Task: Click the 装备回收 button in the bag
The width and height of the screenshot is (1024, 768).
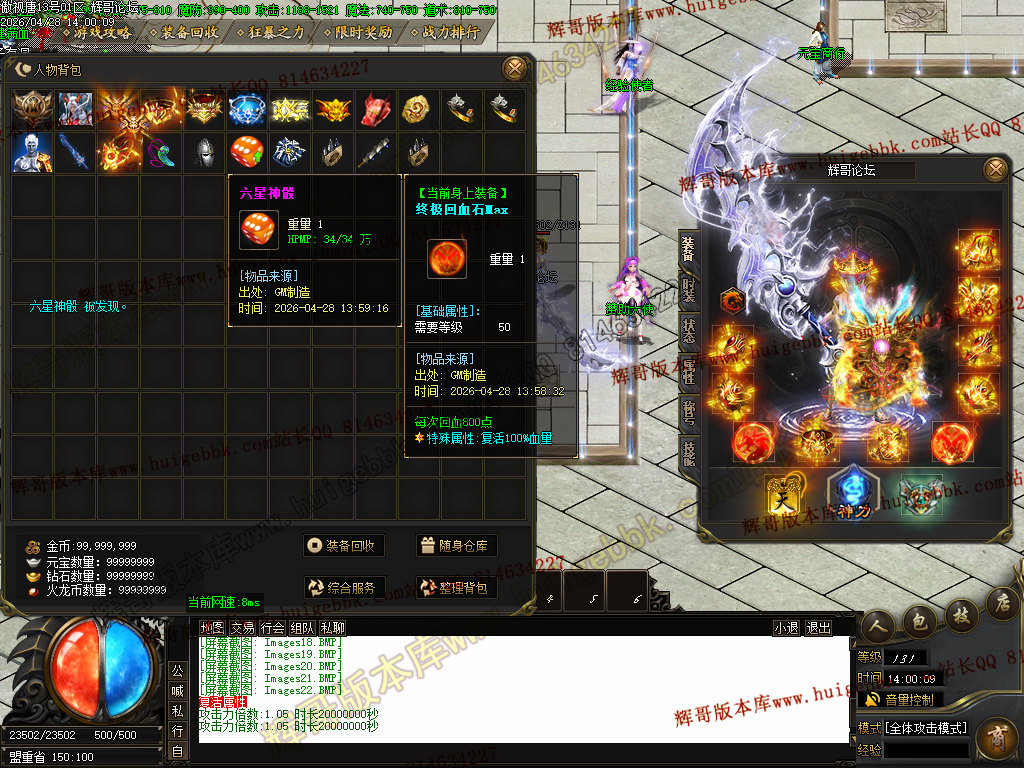Action: point(344,546)
